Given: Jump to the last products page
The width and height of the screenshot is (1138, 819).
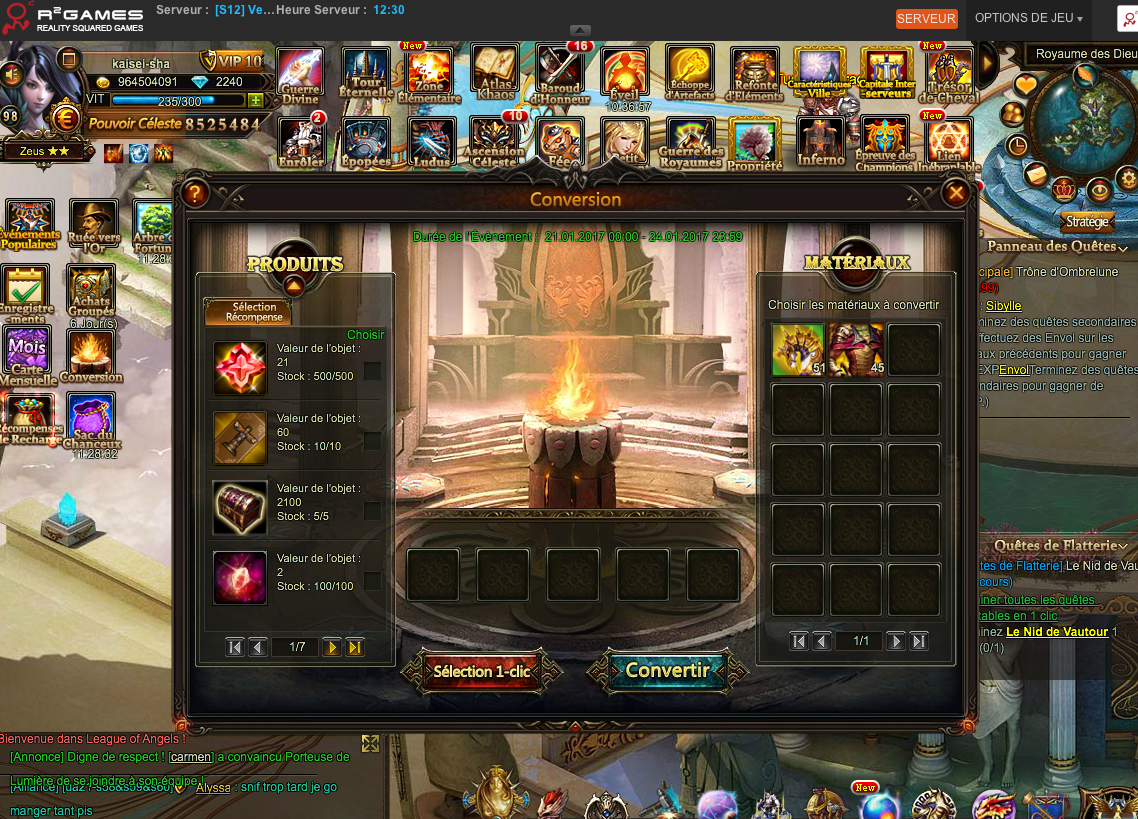Looking at the screenshot, I should click(x=354, y=647).
